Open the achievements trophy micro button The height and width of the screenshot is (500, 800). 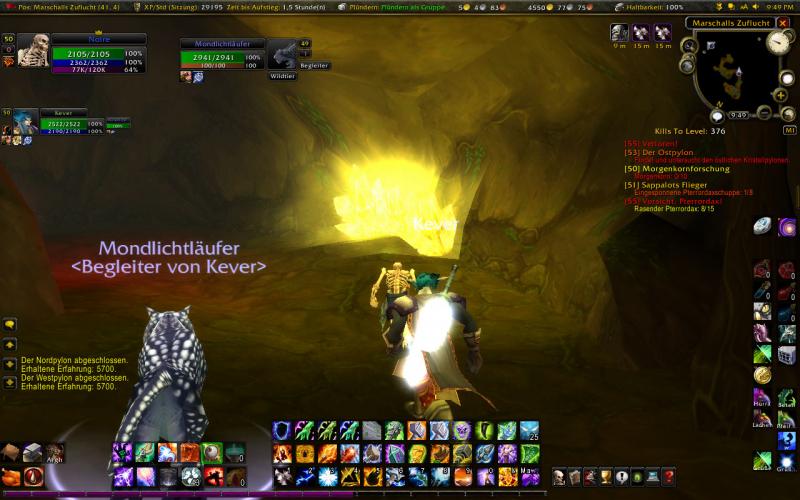tap(605, 476)
